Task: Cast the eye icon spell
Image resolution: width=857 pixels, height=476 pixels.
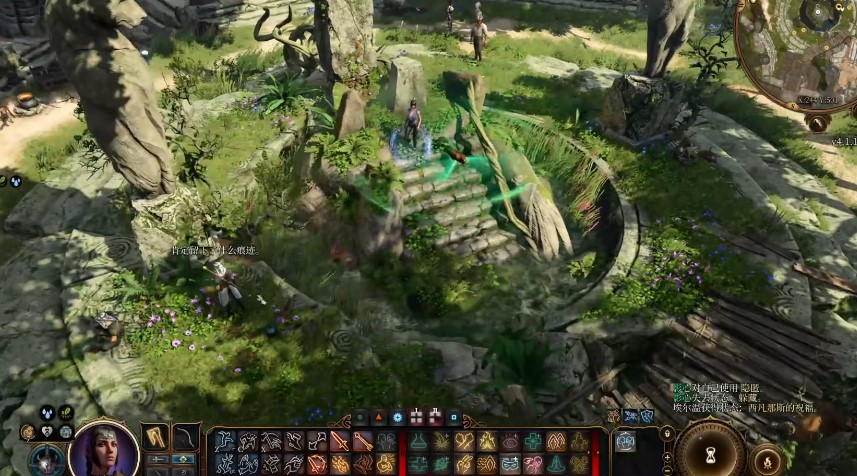Action: (x=511, y=441)
